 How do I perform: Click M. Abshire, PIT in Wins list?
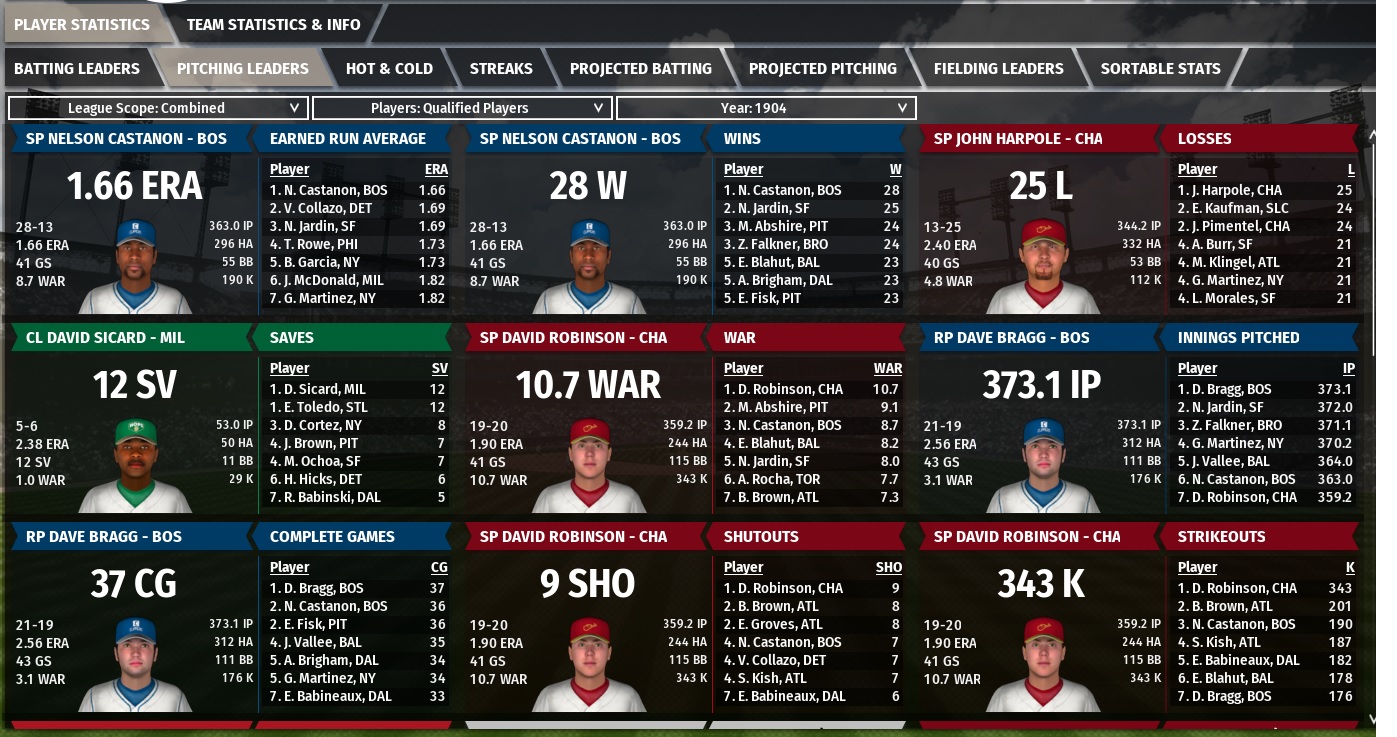(776, 226)
